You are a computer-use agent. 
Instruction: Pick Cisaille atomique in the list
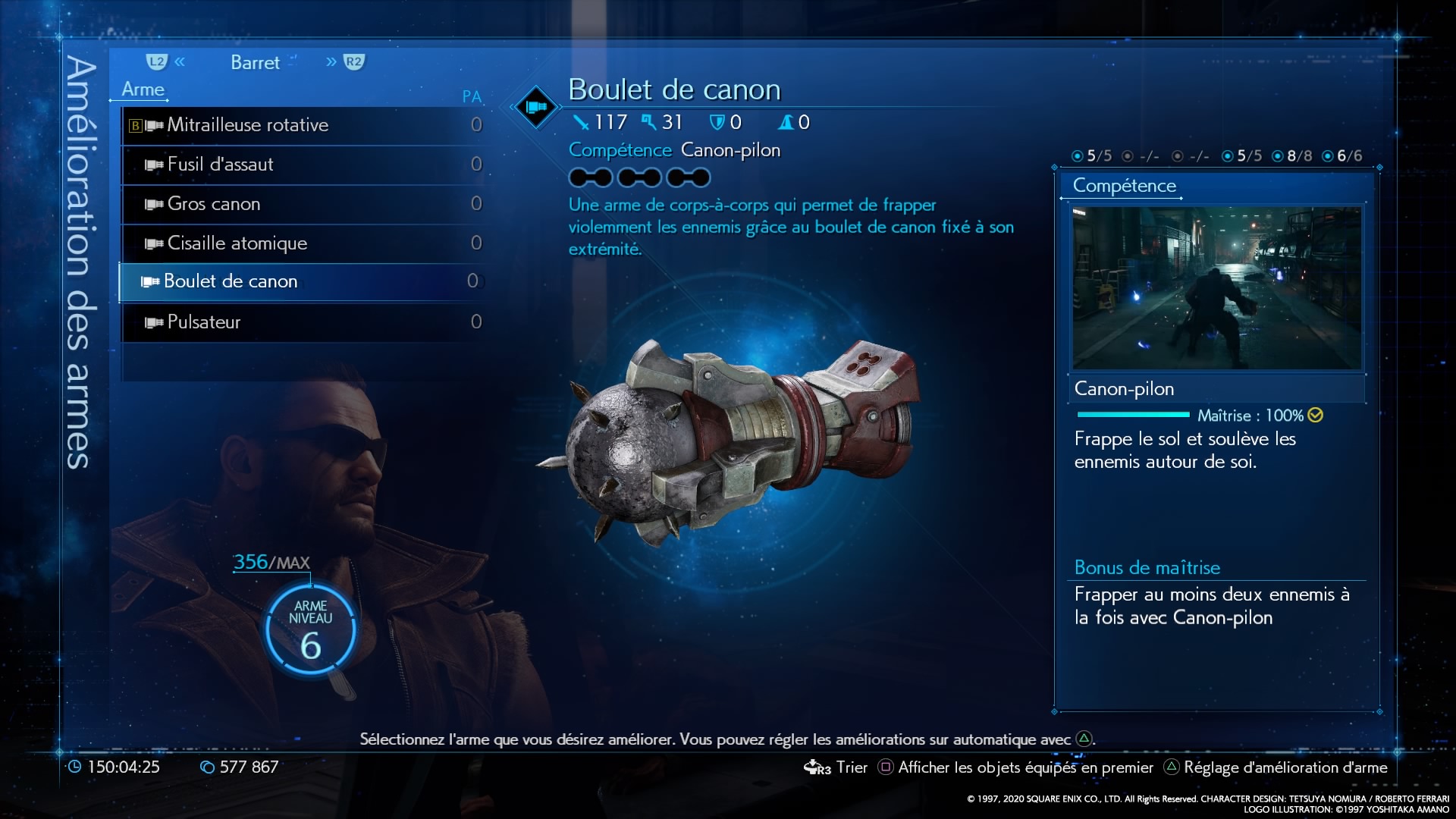(x=303, y=243)
